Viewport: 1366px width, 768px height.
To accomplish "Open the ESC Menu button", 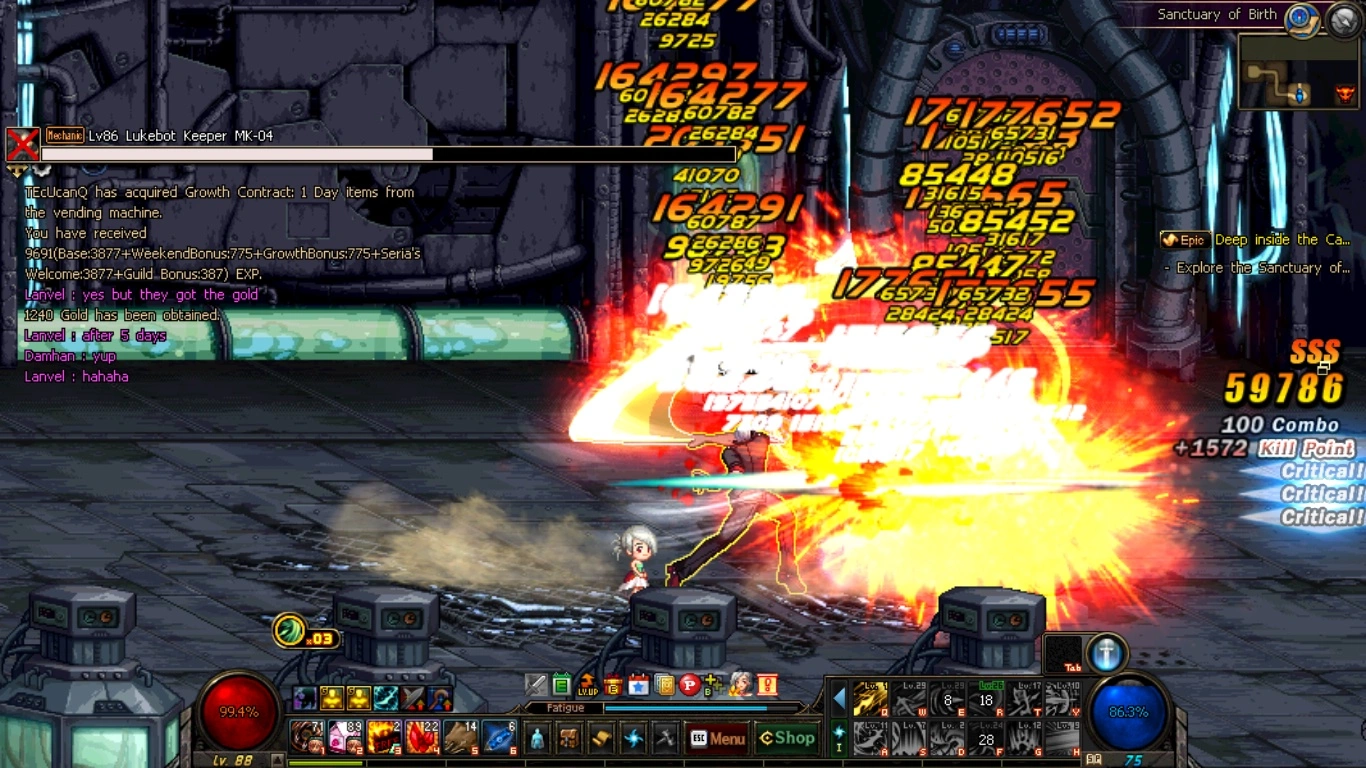I will point(718,739).
